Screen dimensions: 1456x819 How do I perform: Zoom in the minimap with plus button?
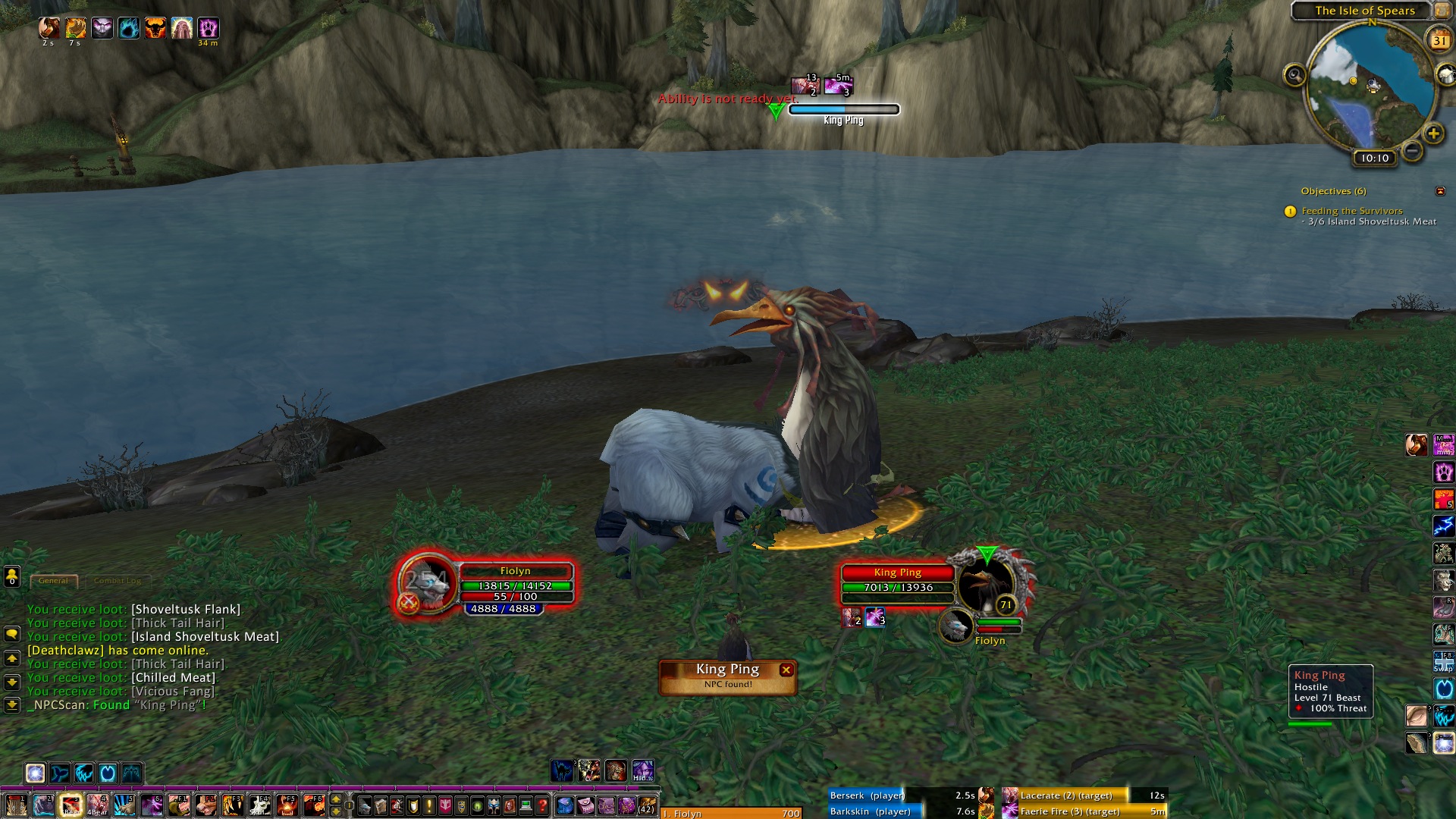[1432, 134]
